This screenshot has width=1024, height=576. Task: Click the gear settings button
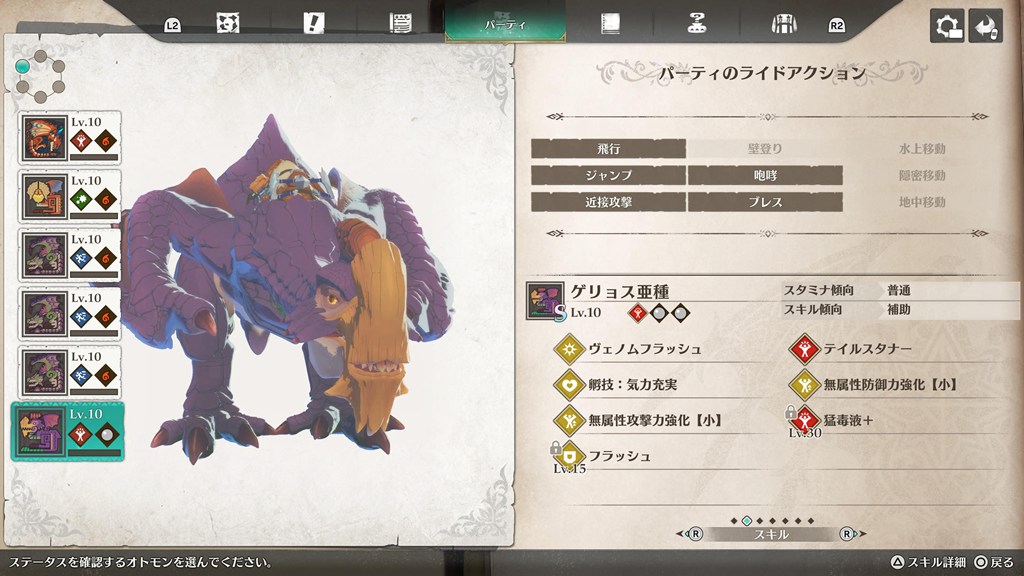tap(947, 26)
